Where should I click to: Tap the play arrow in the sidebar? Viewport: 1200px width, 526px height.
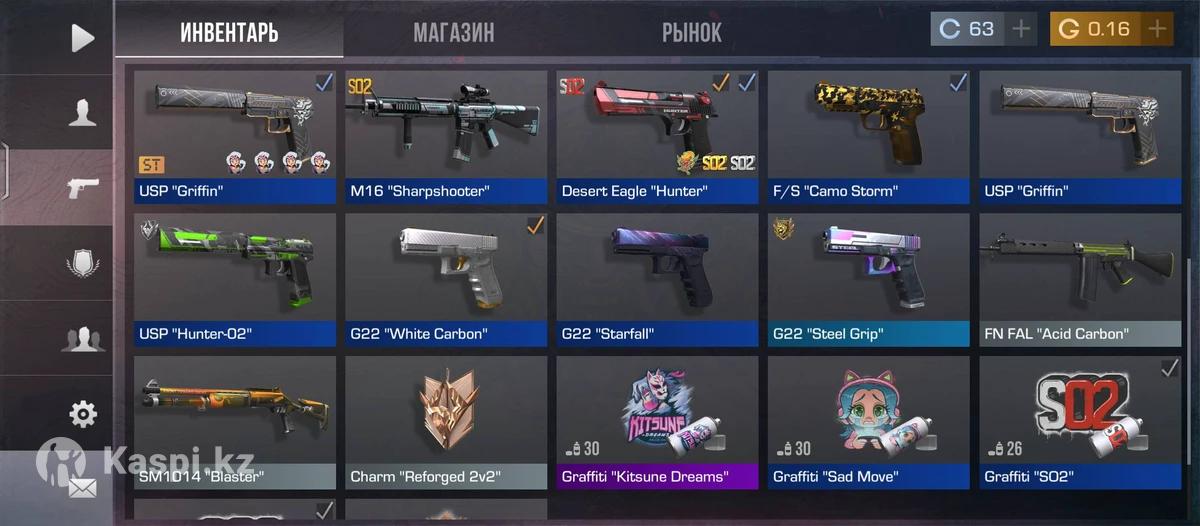82,38
